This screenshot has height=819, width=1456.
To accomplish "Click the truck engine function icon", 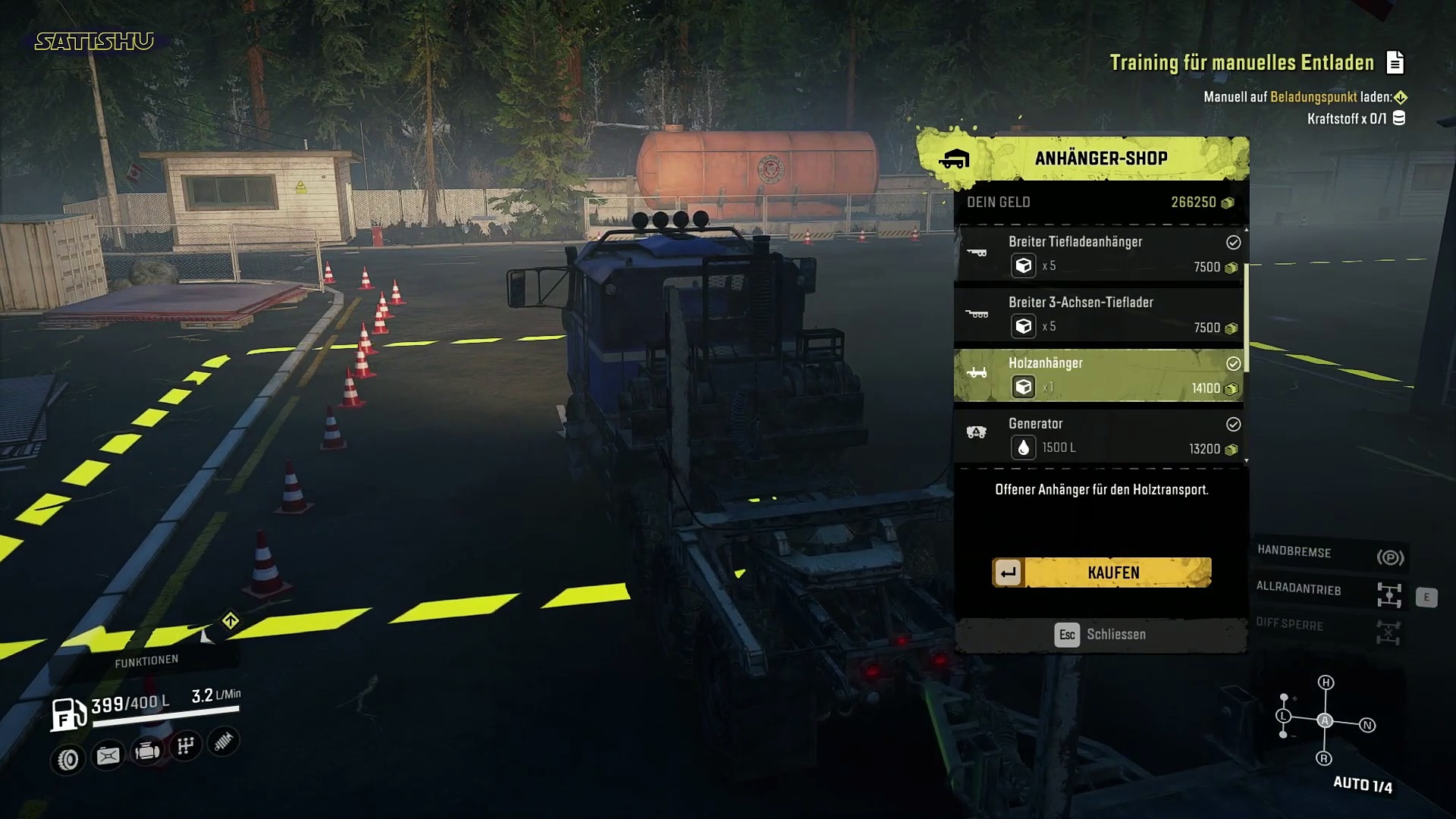I will (x=147, y=752).
